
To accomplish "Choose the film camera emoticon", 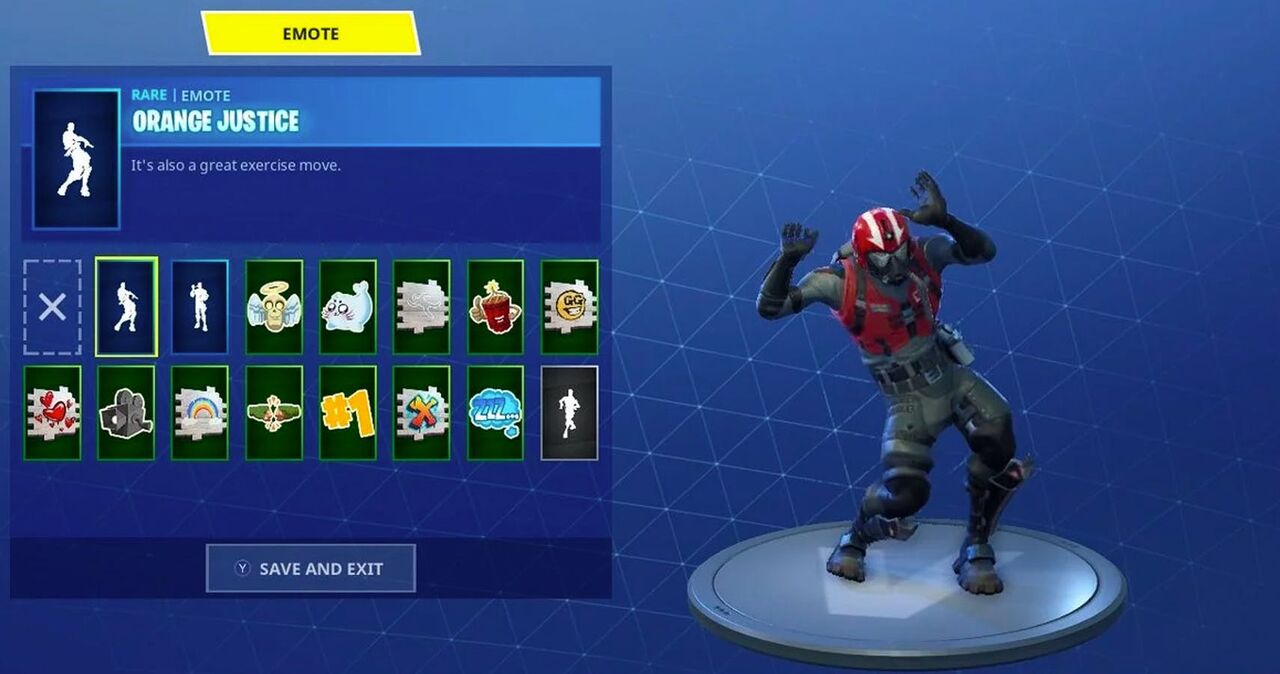I will (126, 412).
